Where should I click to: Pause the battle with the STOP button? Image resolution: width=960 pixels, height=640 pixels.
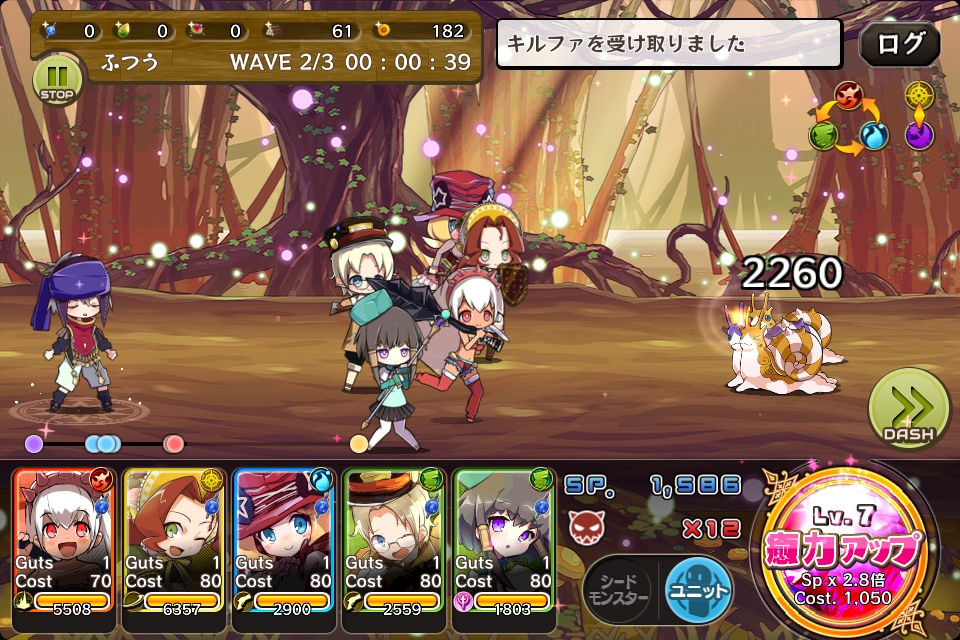click(x=59, y=80)
